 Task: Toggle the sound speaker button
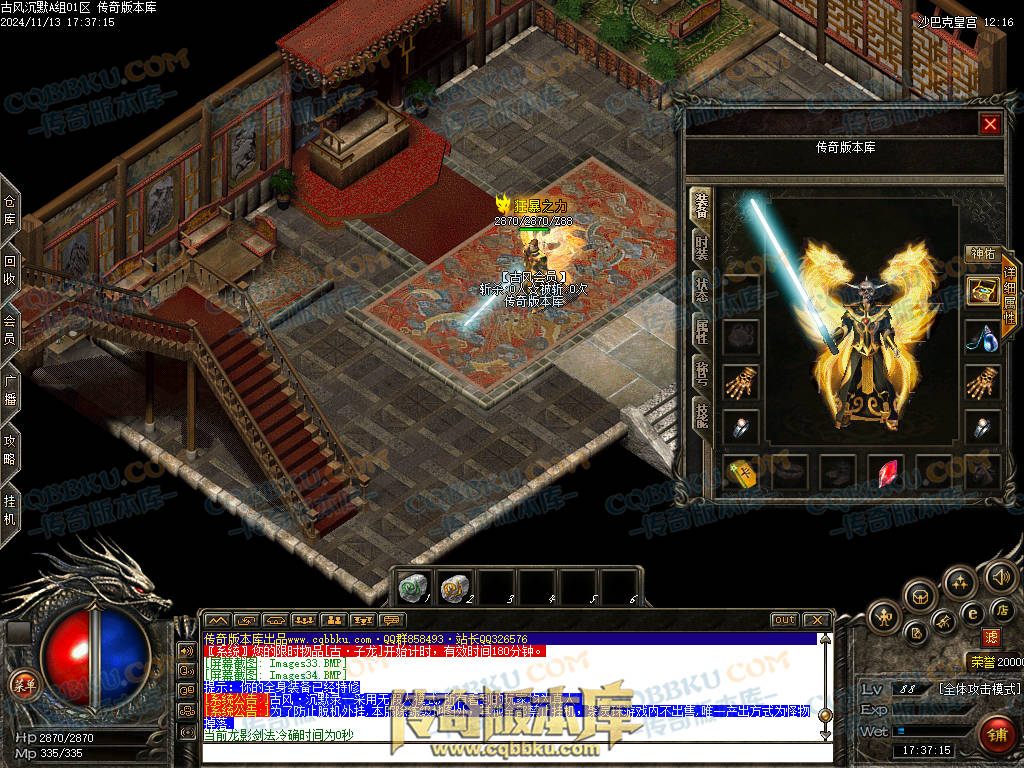coord(1000,576)
